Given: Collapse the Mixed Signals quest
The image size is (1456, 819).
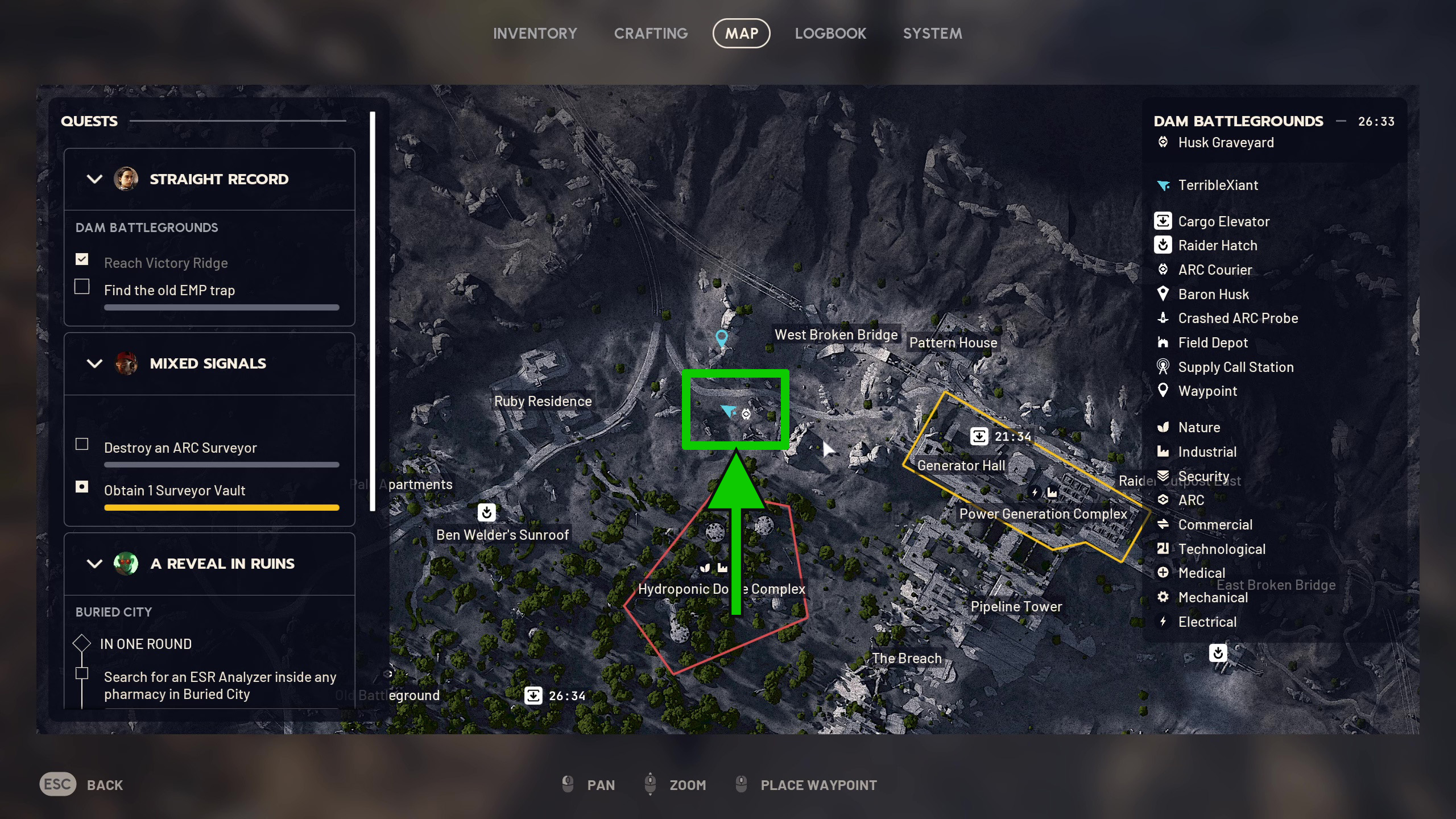Looking at the screenshot, I should (x=94, y=363).
